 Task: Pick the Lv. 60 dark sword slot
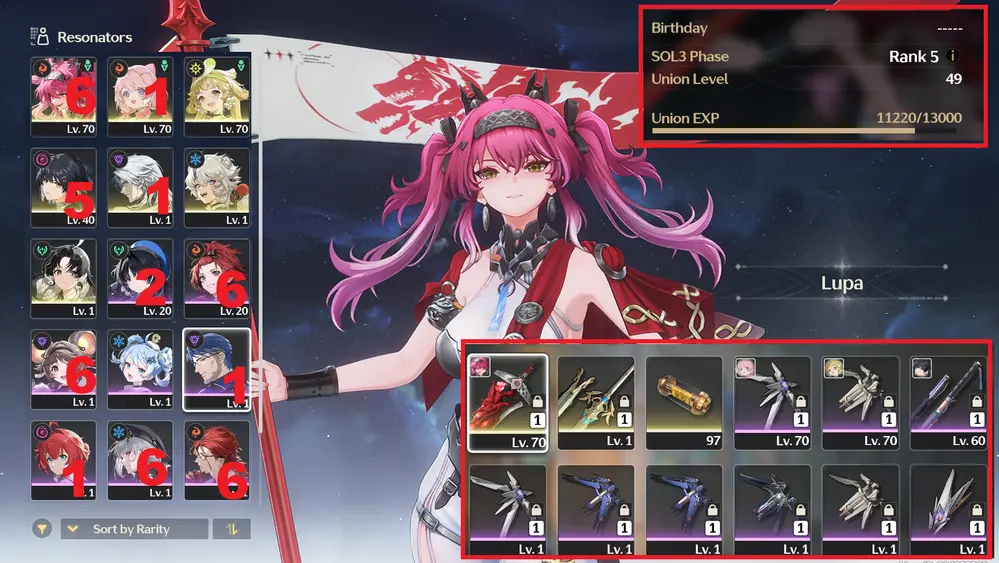click(950, 398)
